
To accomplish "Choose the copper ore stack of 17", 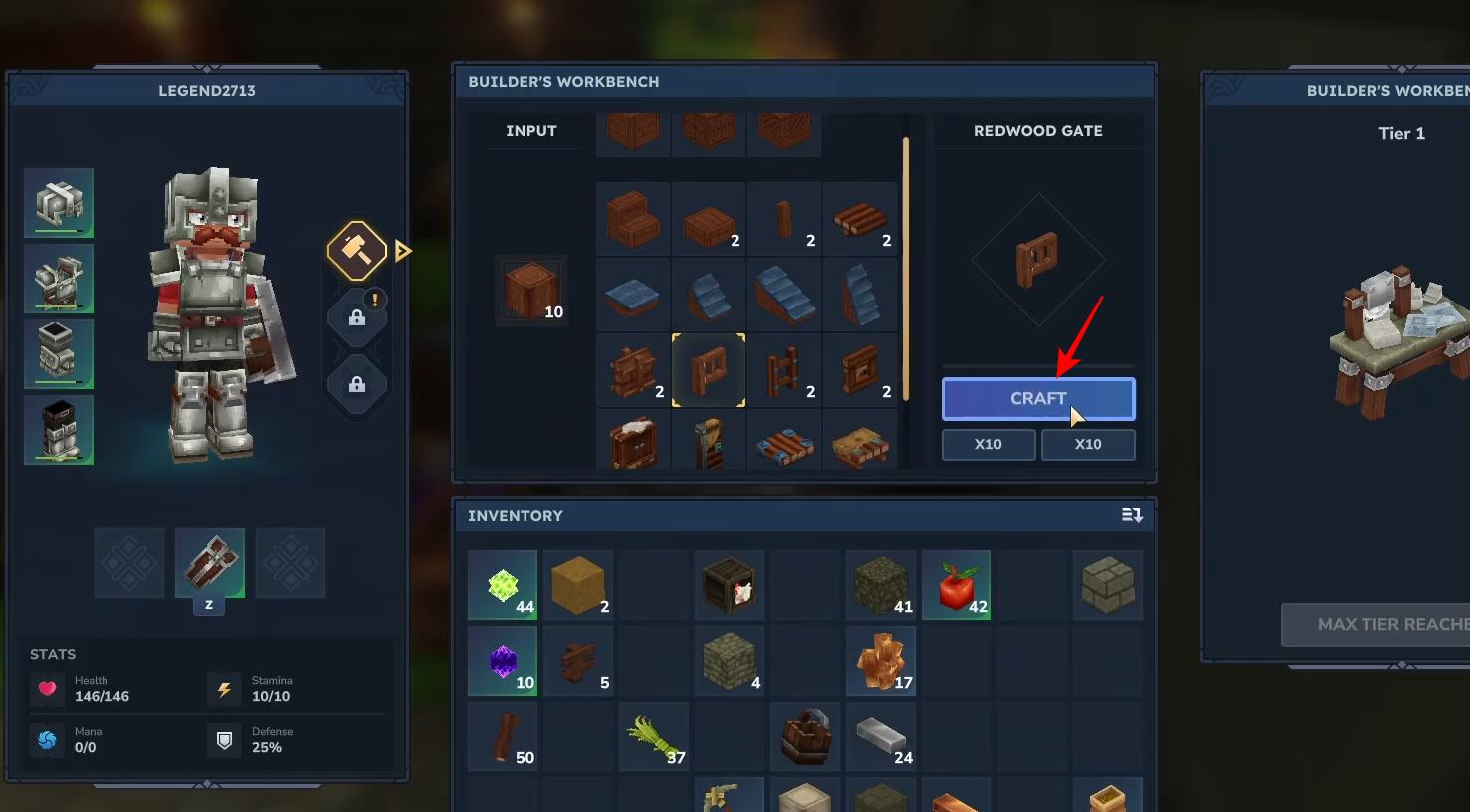I will tap(881, 661).
